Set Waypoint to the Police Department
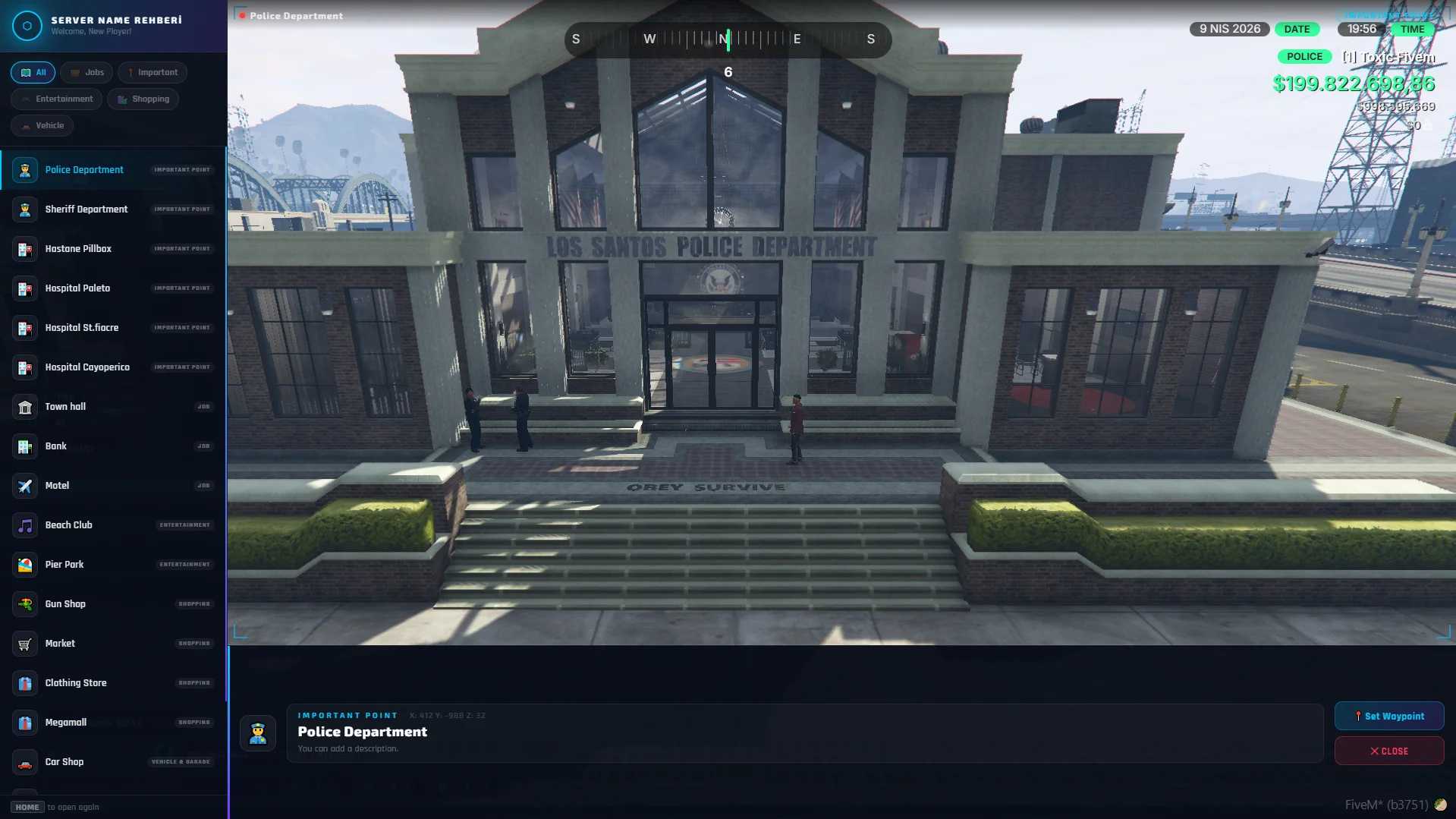The image size is (1456, 819). pos(1388,717)
